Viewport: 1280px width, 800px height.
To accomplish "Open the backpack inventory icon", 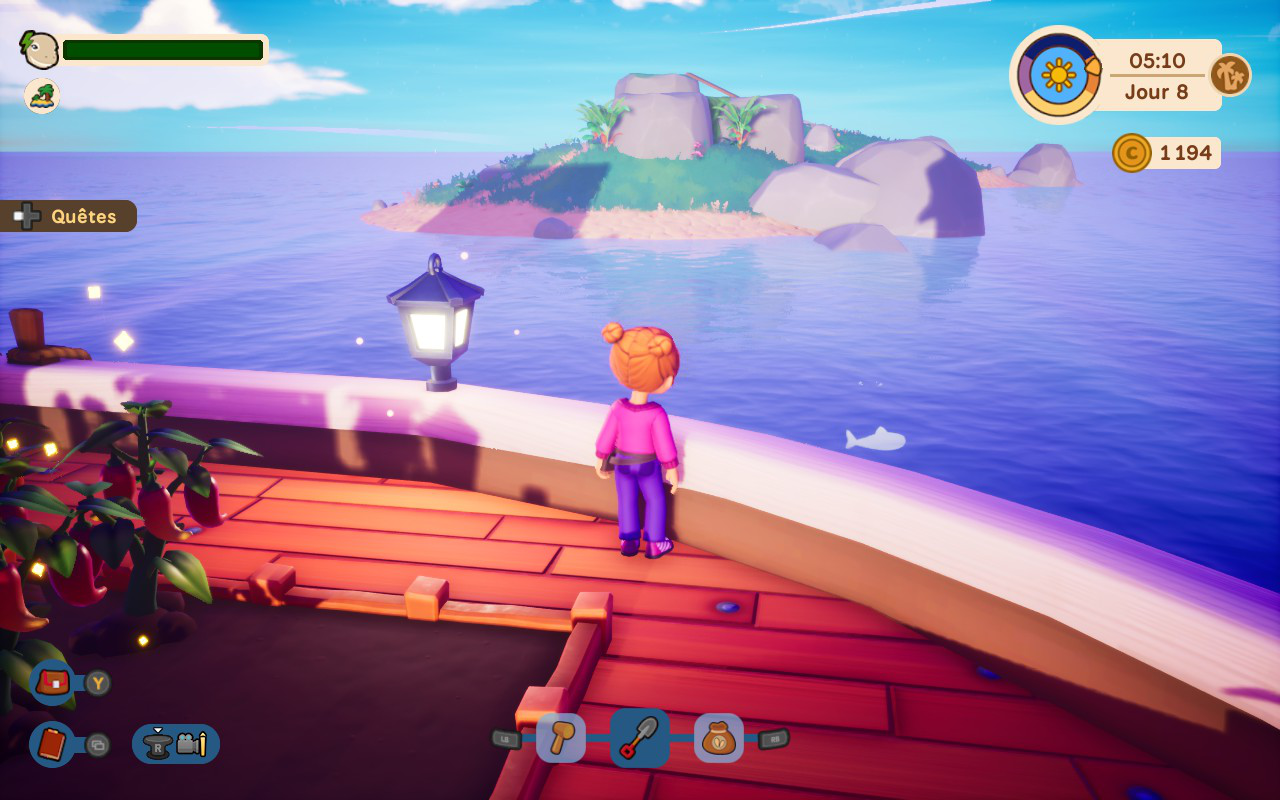I will 53,683.
